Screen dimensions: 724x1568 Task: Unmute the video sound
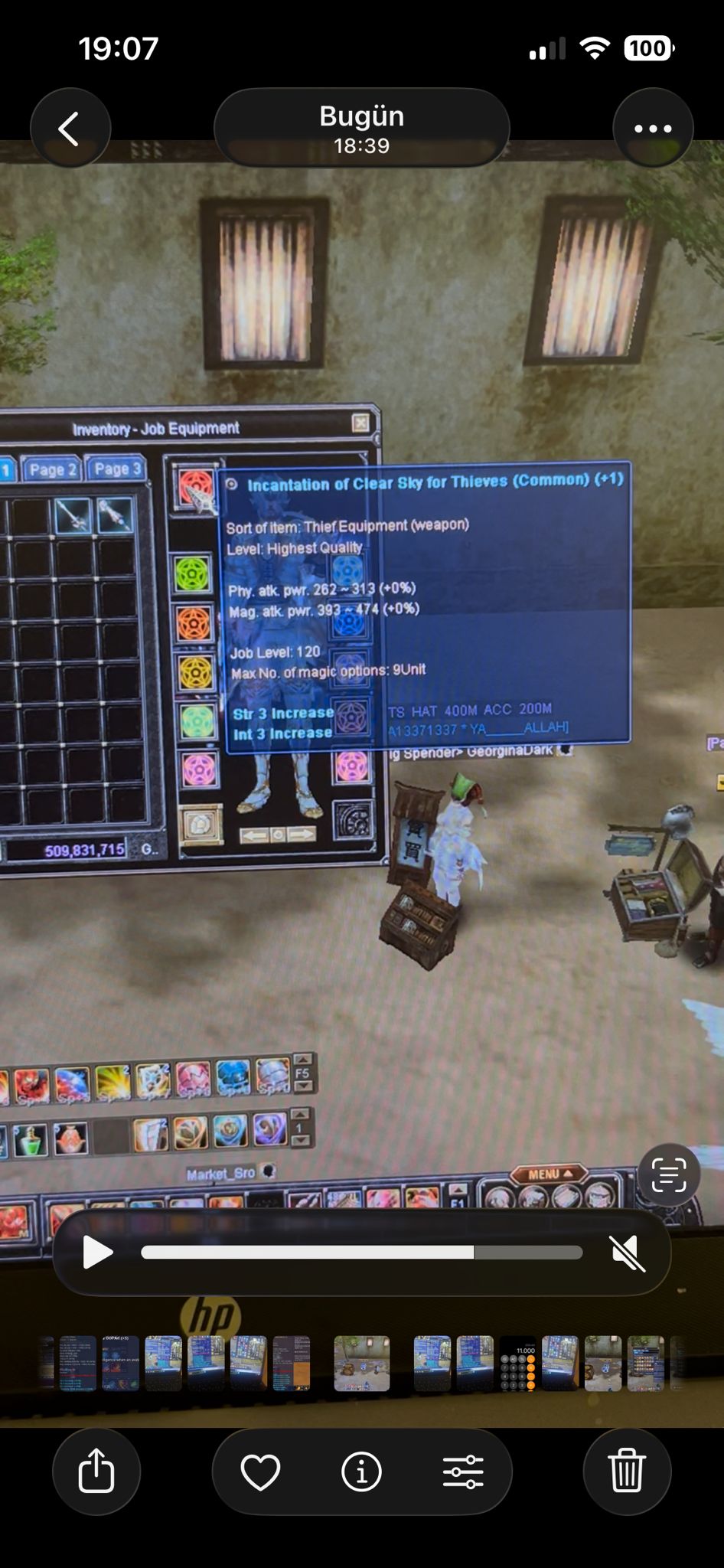628,1253
